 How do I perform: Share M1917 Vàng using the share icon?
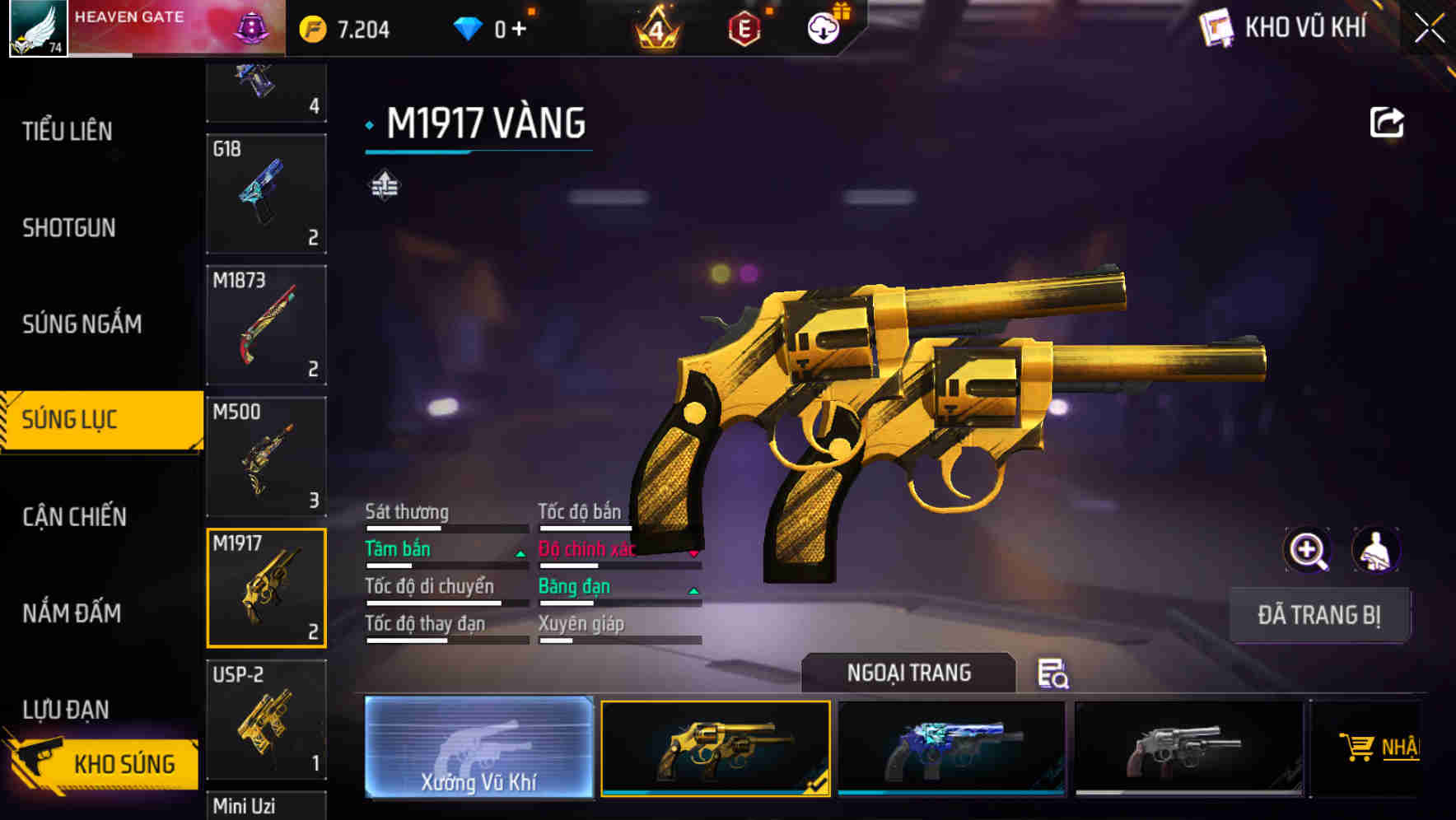click(x=1388, y=121)
